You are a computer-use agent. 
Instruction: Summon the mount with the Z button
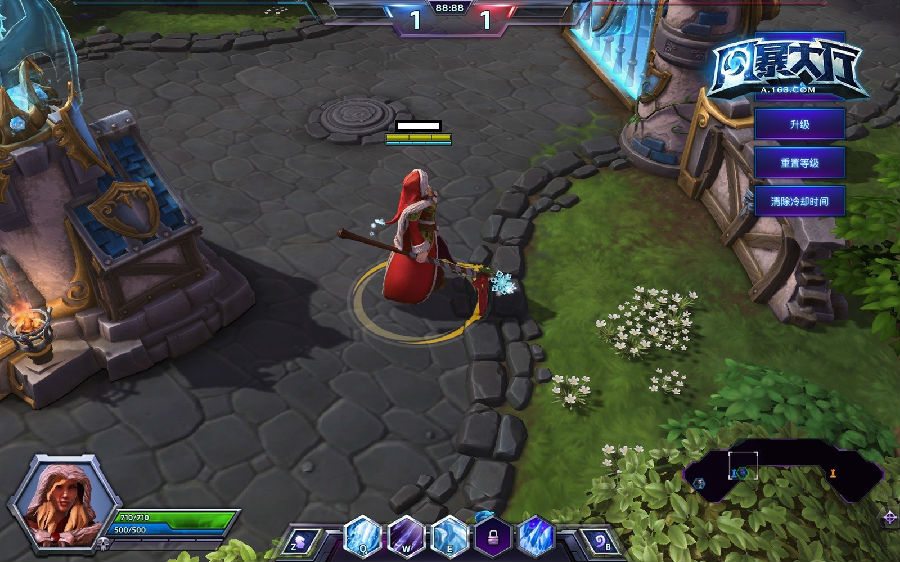click(304, 541)
